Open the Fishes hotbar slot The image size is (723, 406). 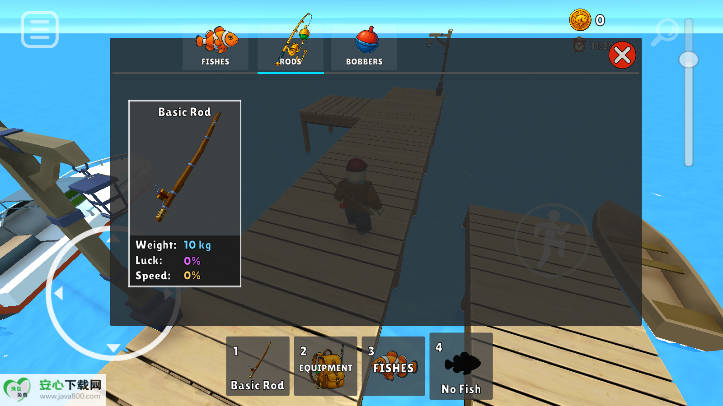tap(393, 366)
